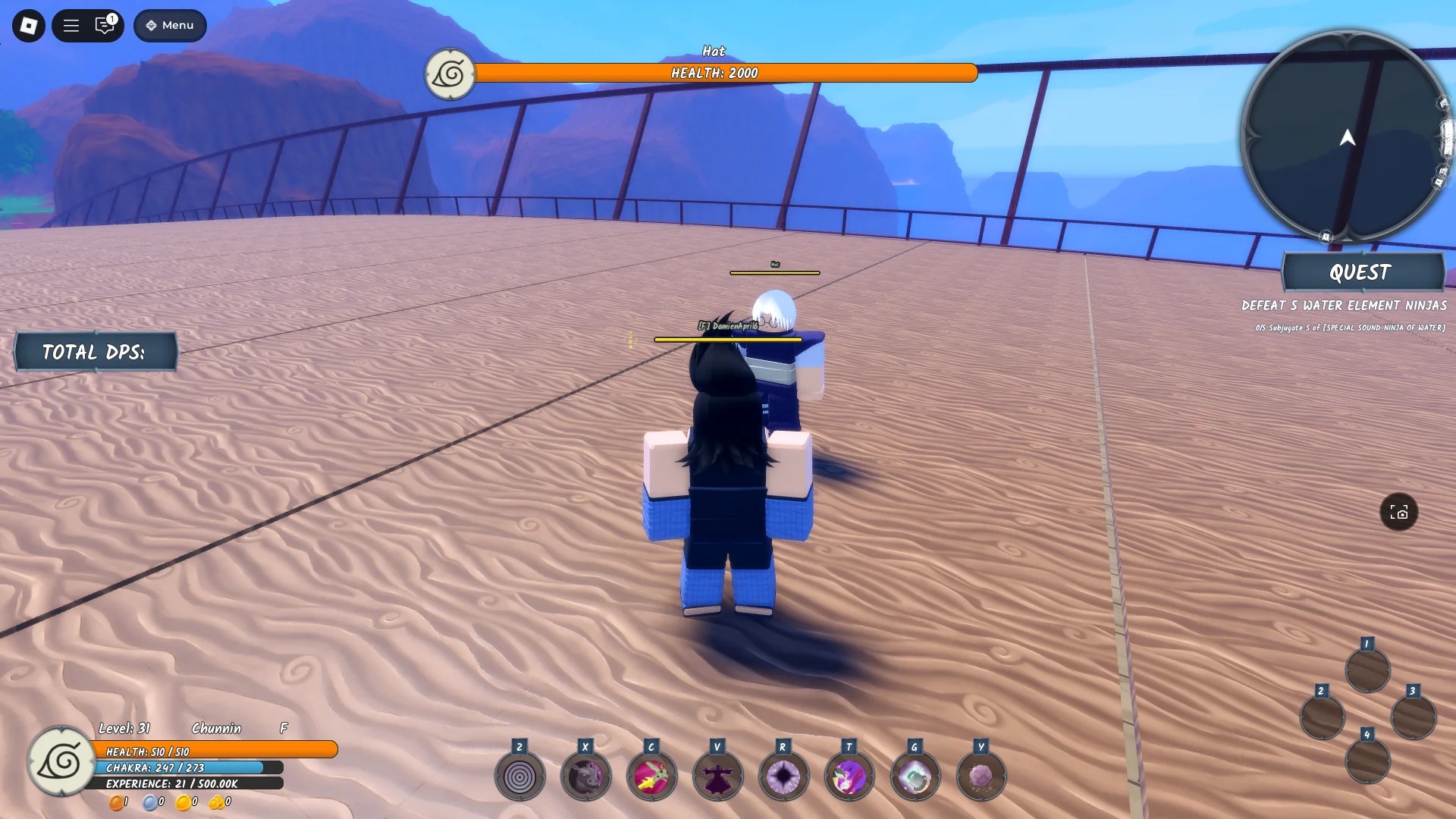
Task: Select the Z rinnegan spiral ability
Action: [x=519, y=775]
